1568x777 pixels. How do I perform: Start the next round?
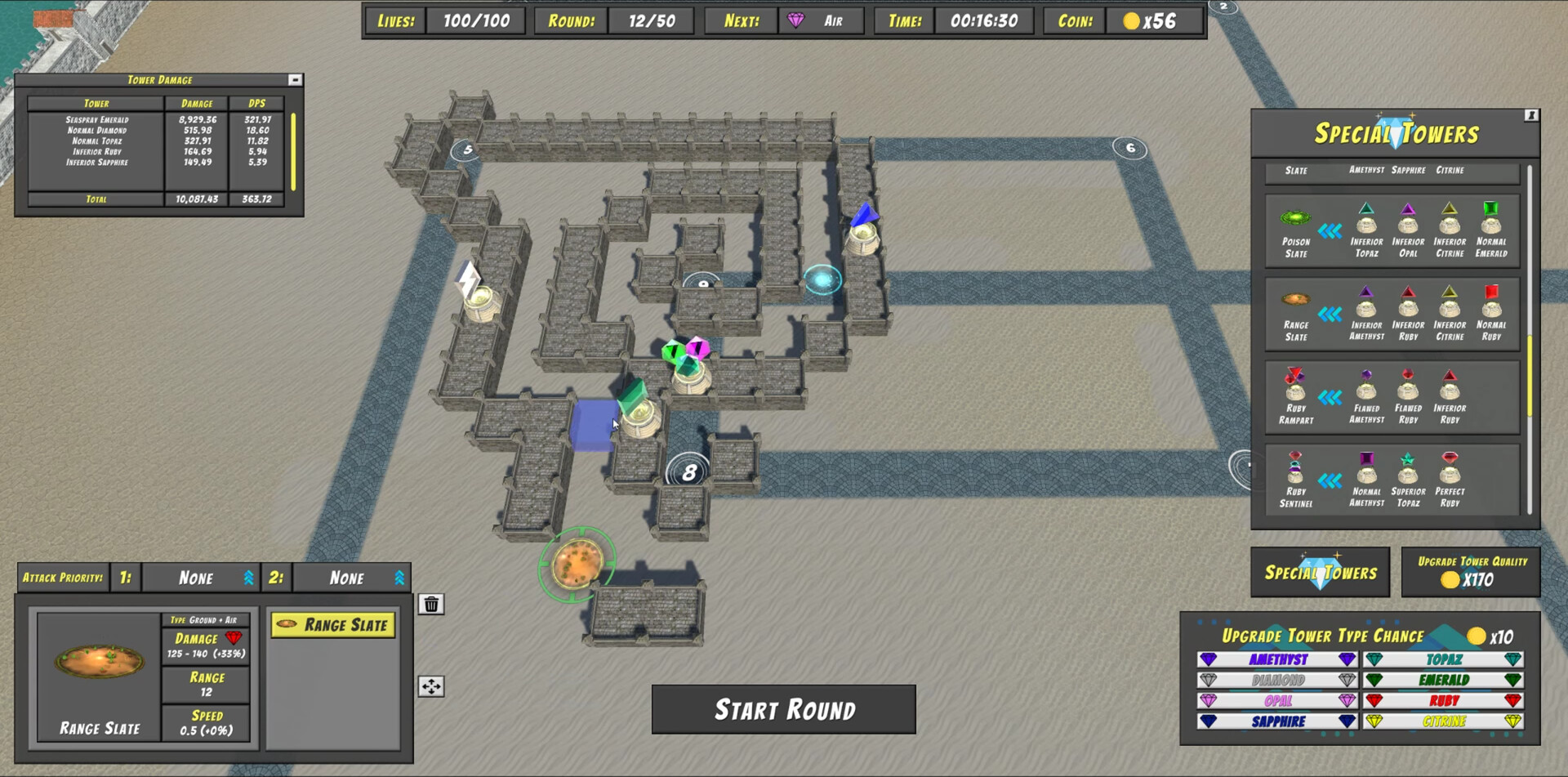click(x=783, y=709)
